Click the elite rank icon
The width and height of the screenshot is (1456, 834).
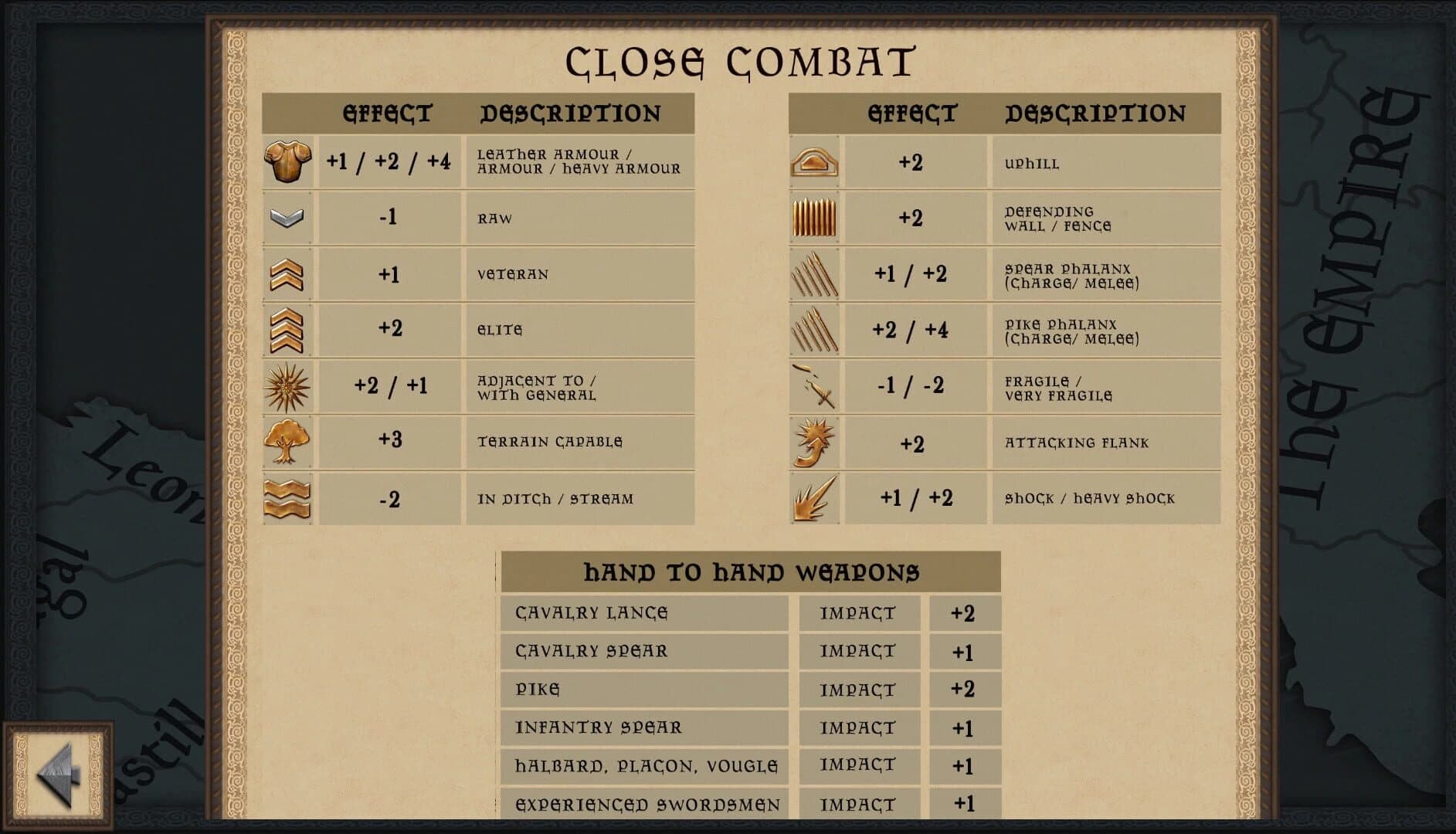click(289, 330)
